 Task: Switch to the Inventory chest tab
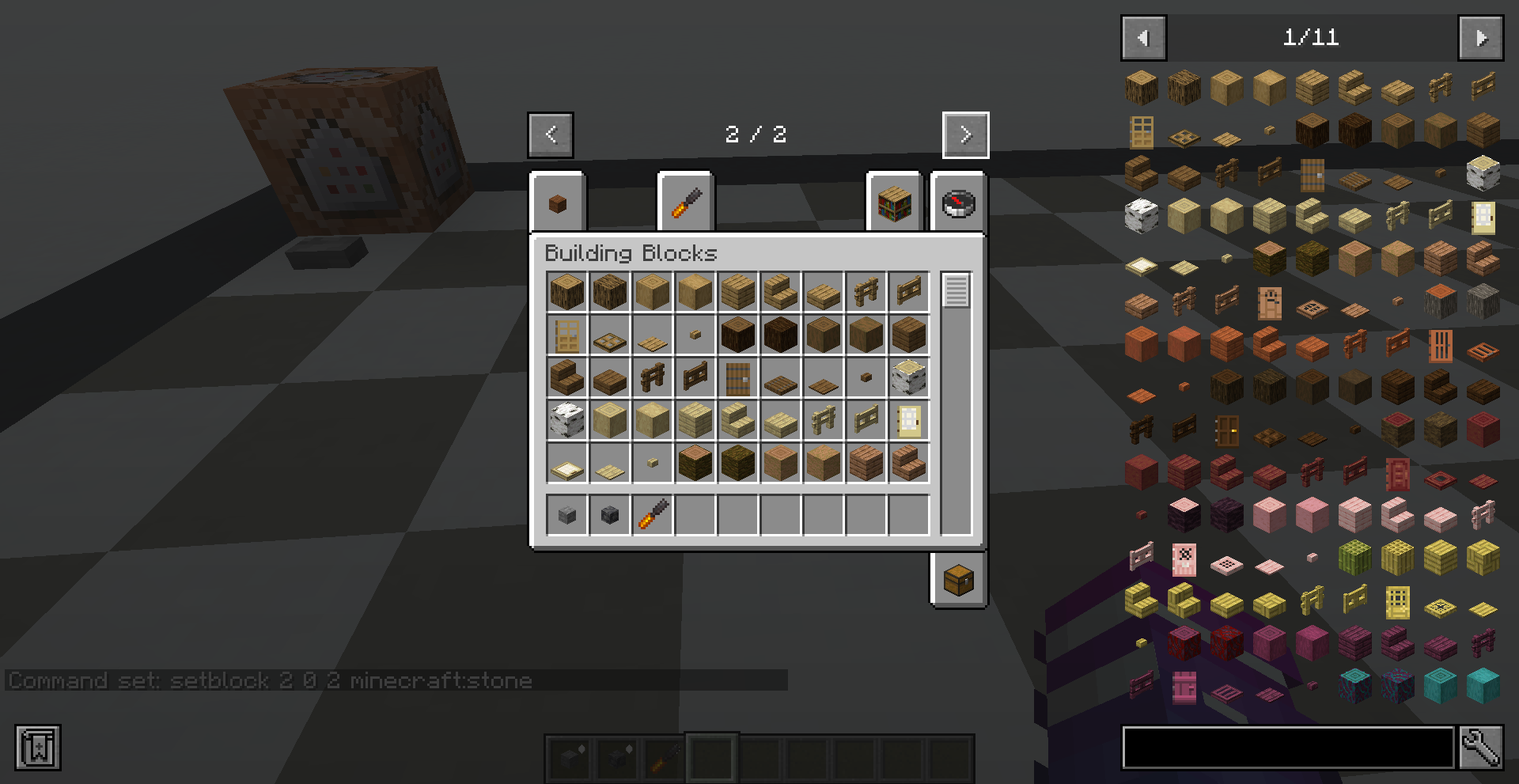point(959,578)
